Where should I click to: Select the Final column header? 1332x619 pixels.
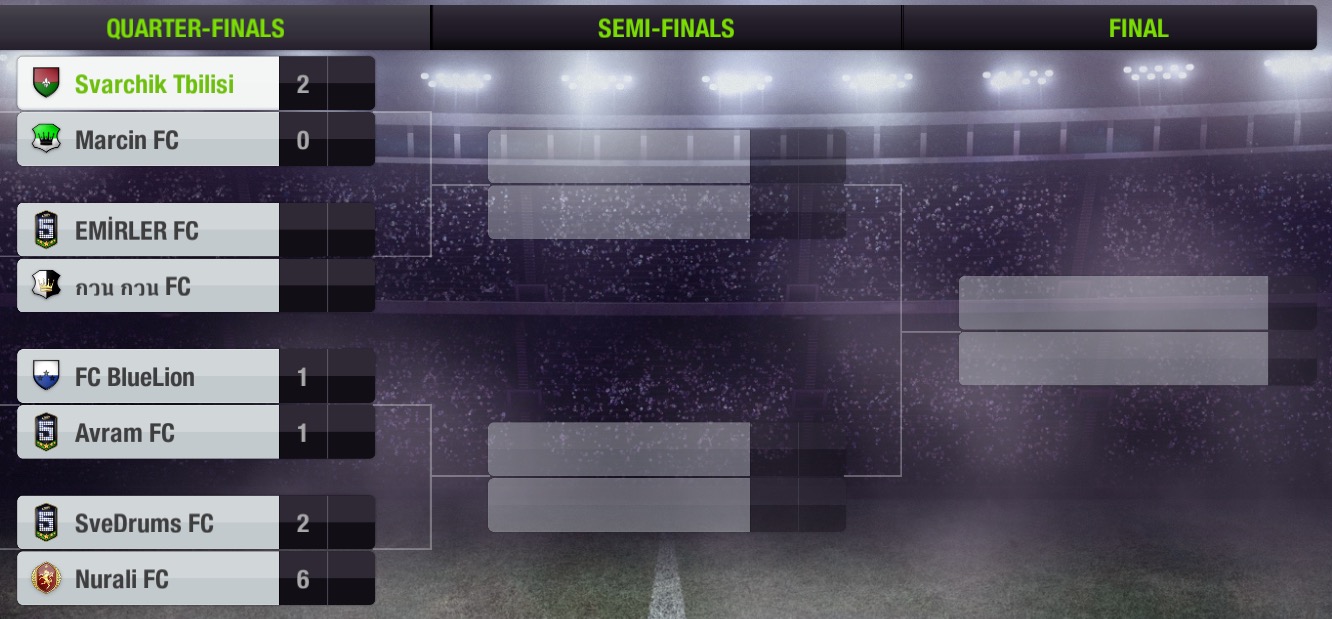click(x=1138, y=28)
